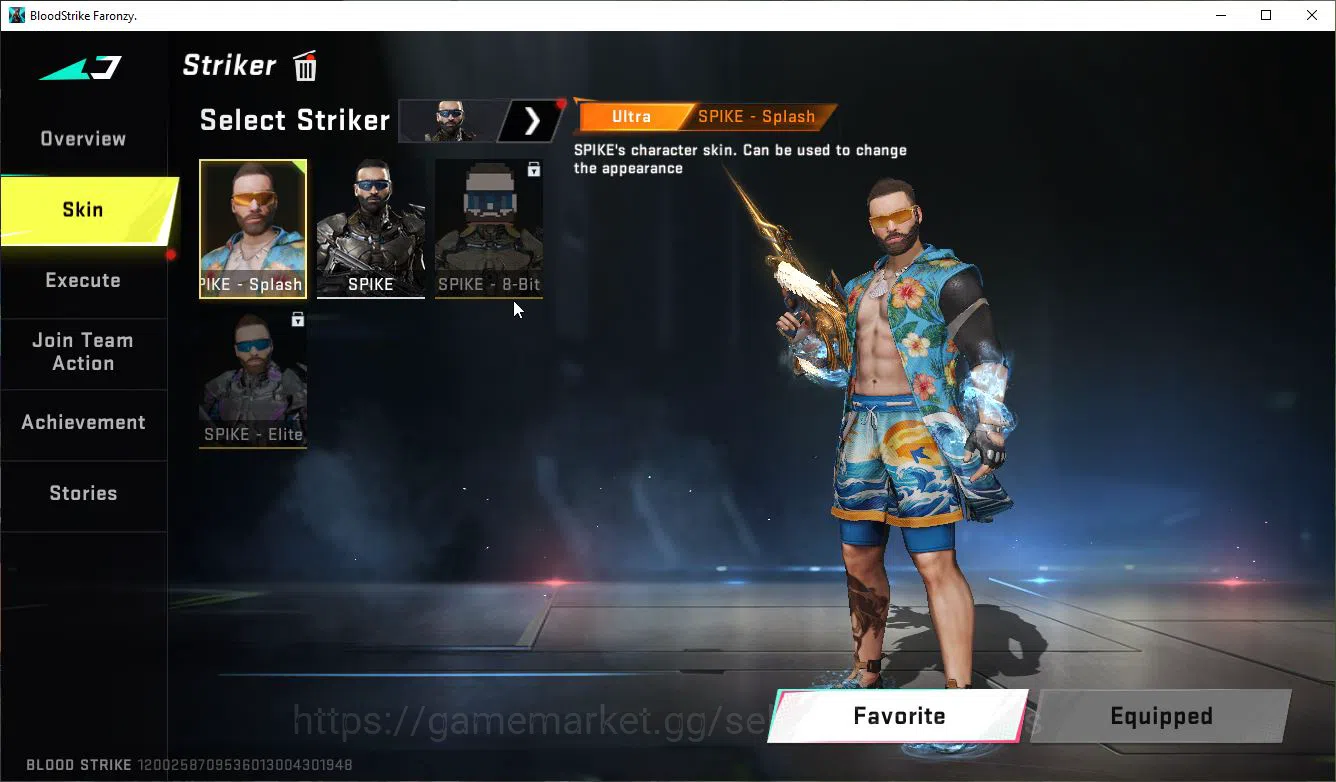Select the default SPIKE skin thumbnail
Screen dimensions: 1336x782
pyautogui.click(x=370, y=228)
